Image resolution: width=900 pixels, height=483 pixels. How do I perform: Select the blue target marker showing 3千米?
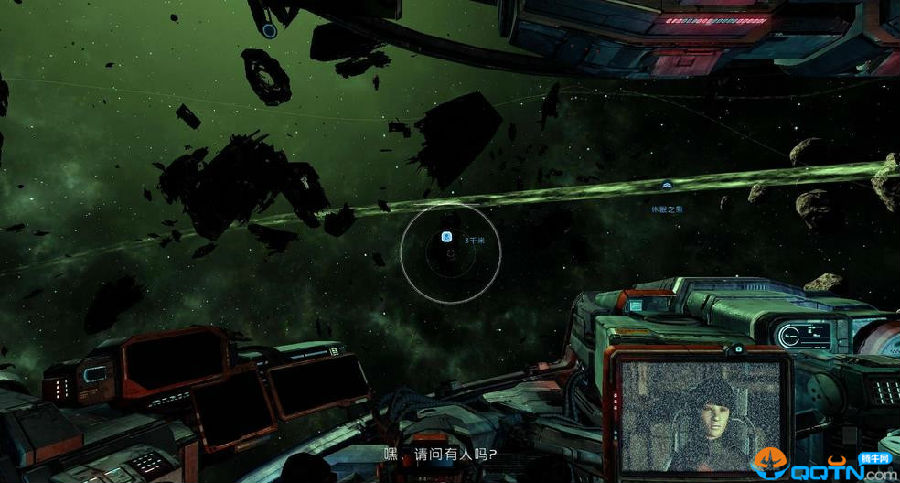(x=447, y=237)
